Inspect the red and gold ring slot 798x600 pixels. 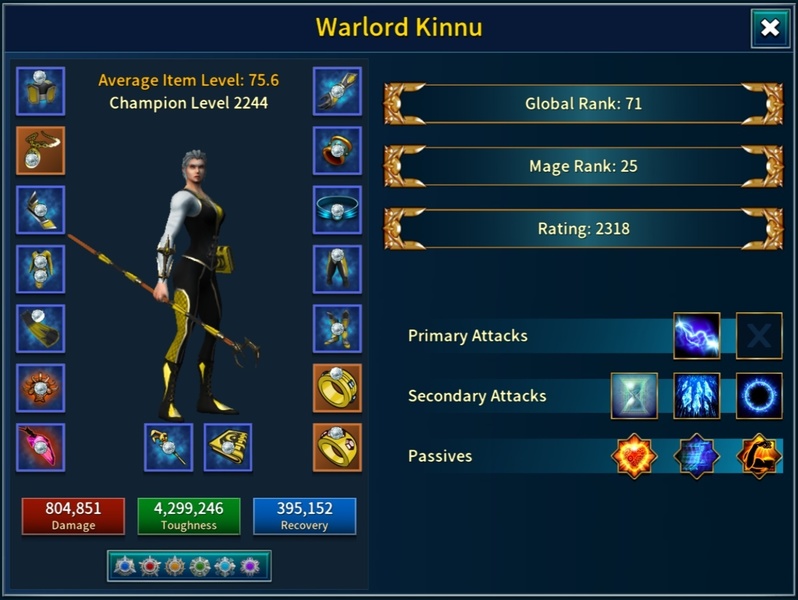337,151
